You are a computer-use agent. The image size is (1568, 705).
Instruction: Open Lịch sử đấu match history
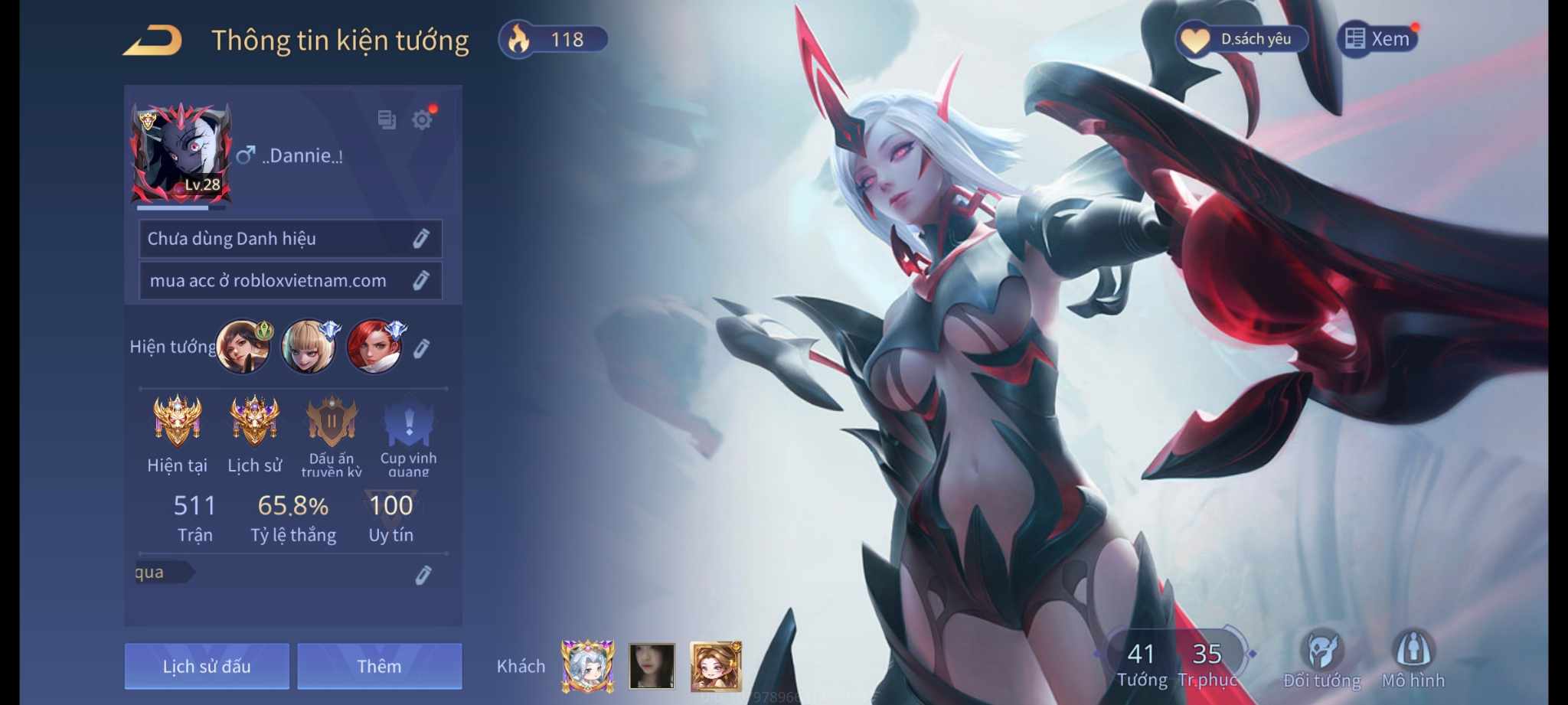[x=207, y=666]
